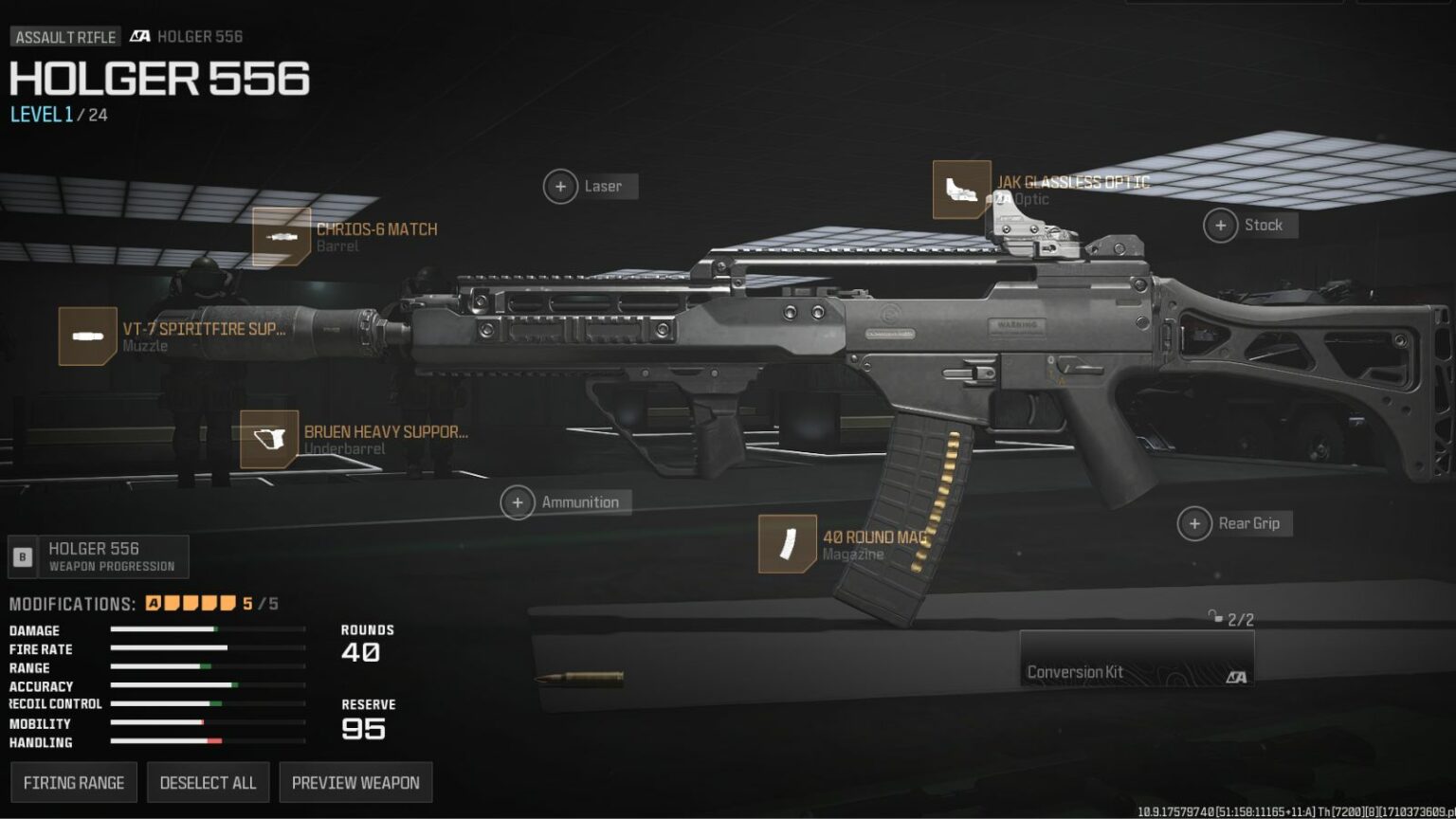Viewport: 1456px width, 819px height.
Task: Expand the Ammunition attachment slot
Action: pyautogui.click(x=518, y=501)
